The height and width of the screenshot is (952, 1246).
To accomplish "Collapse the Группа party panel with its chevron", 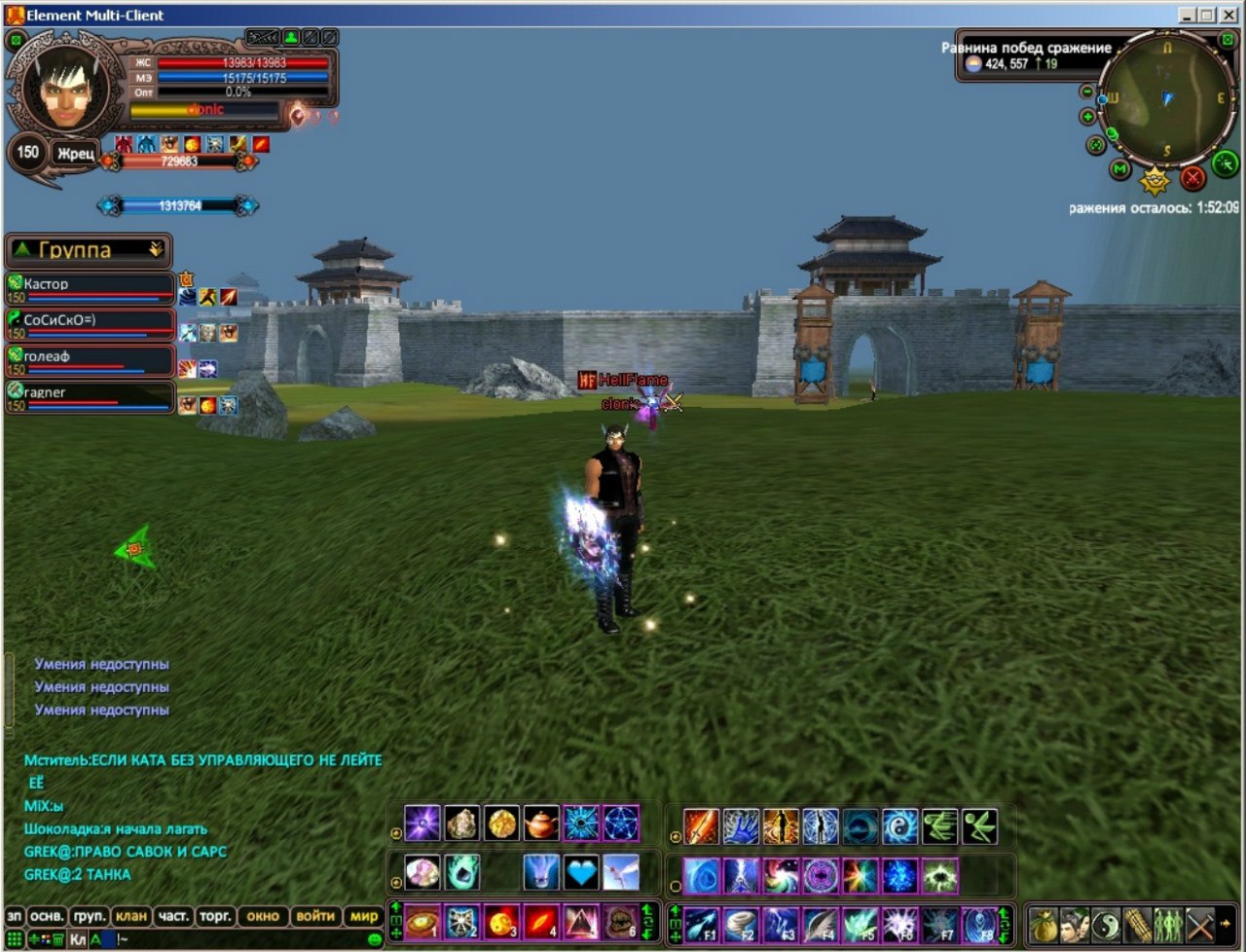I will [x=156, y=249].
